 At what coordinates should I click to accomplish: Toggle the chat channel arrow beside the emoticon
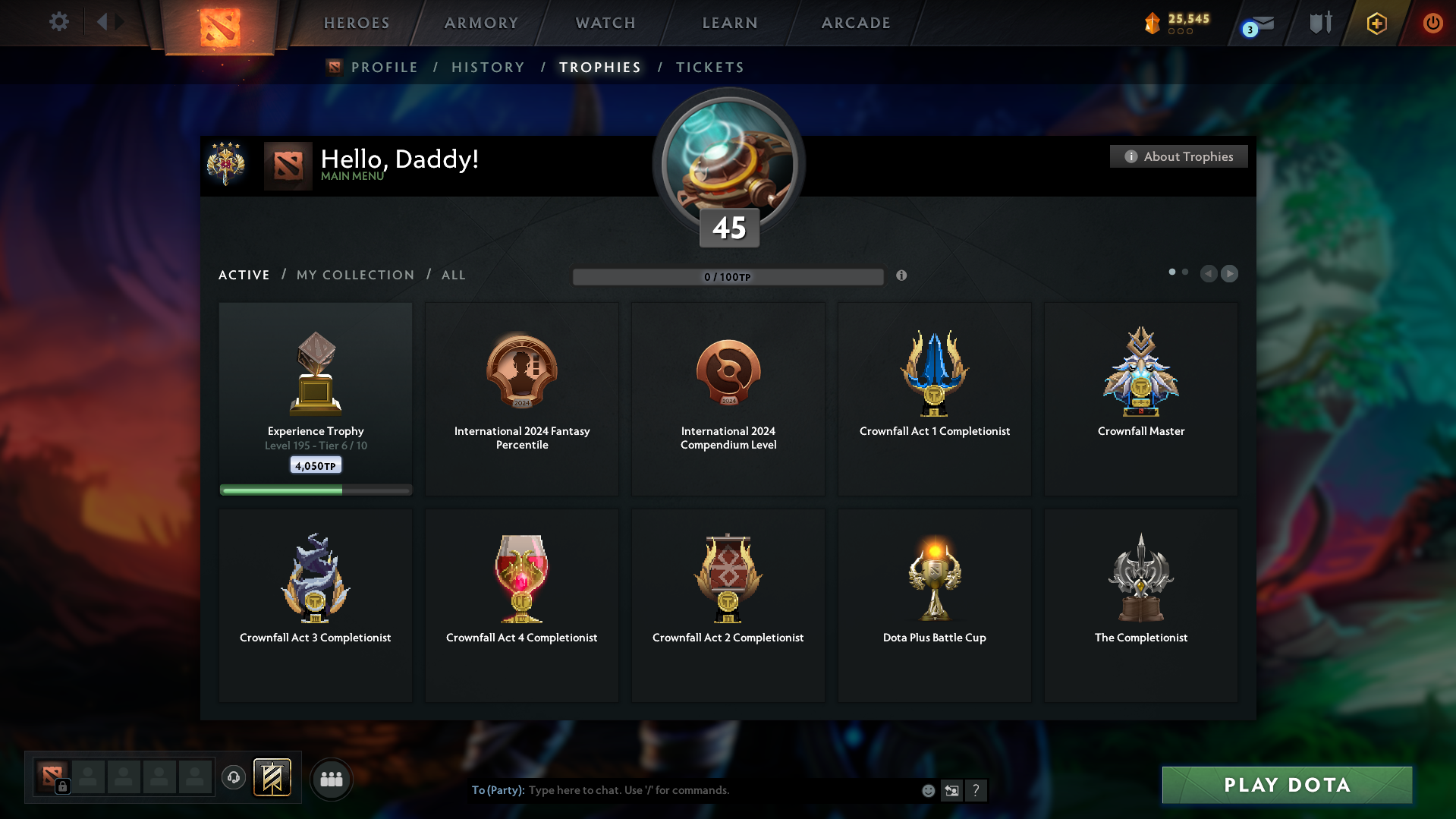951,790
